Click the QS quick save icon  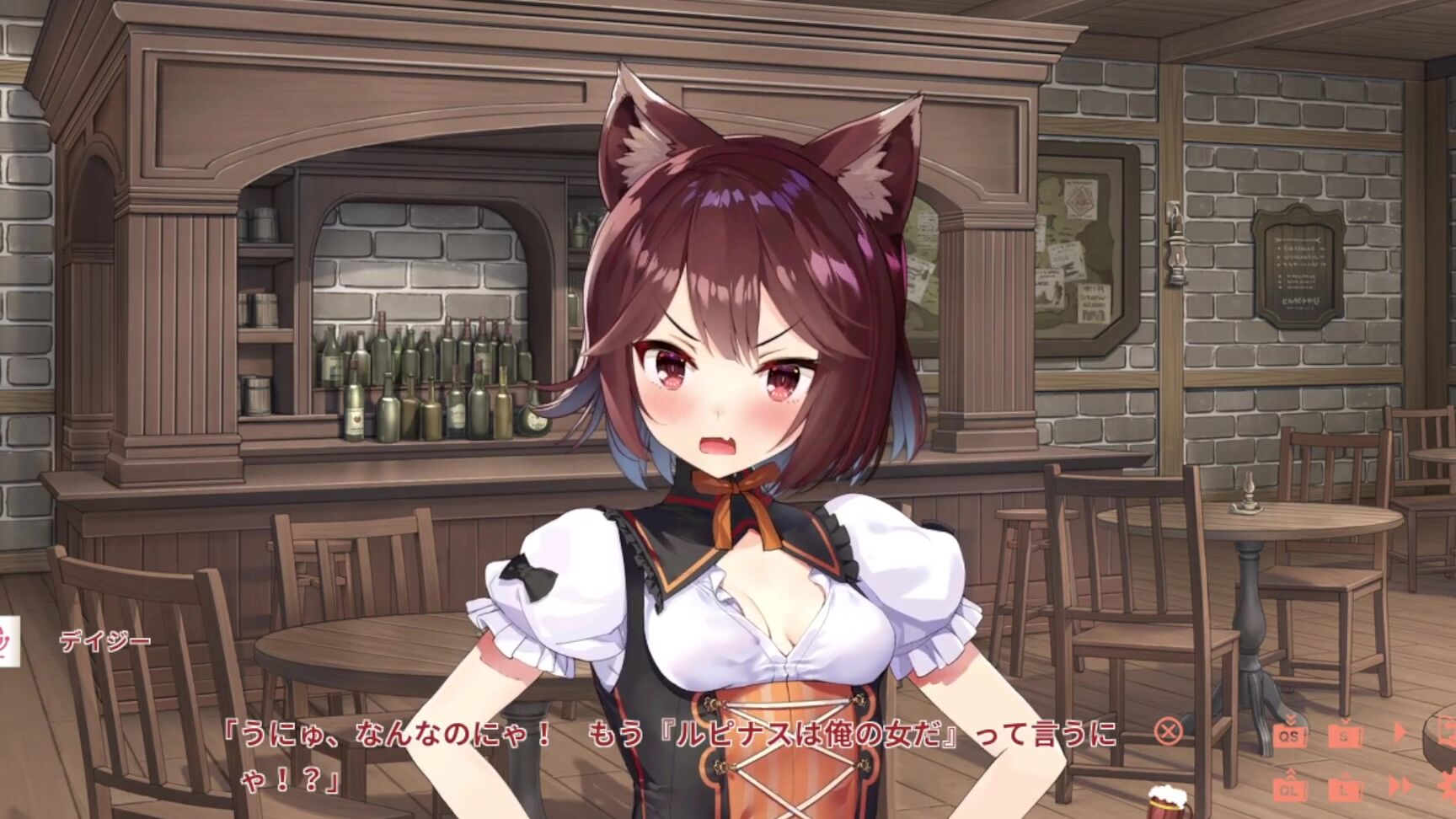click(x=1291, y=736)
